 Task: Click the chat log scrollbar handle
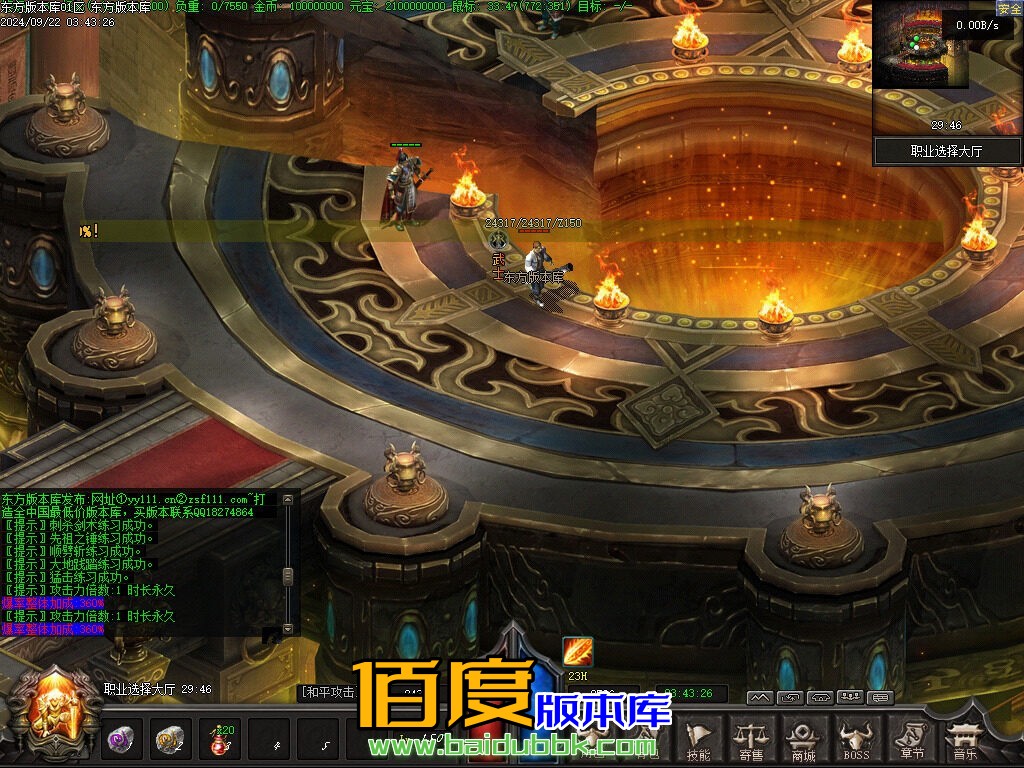coord(288,576)
